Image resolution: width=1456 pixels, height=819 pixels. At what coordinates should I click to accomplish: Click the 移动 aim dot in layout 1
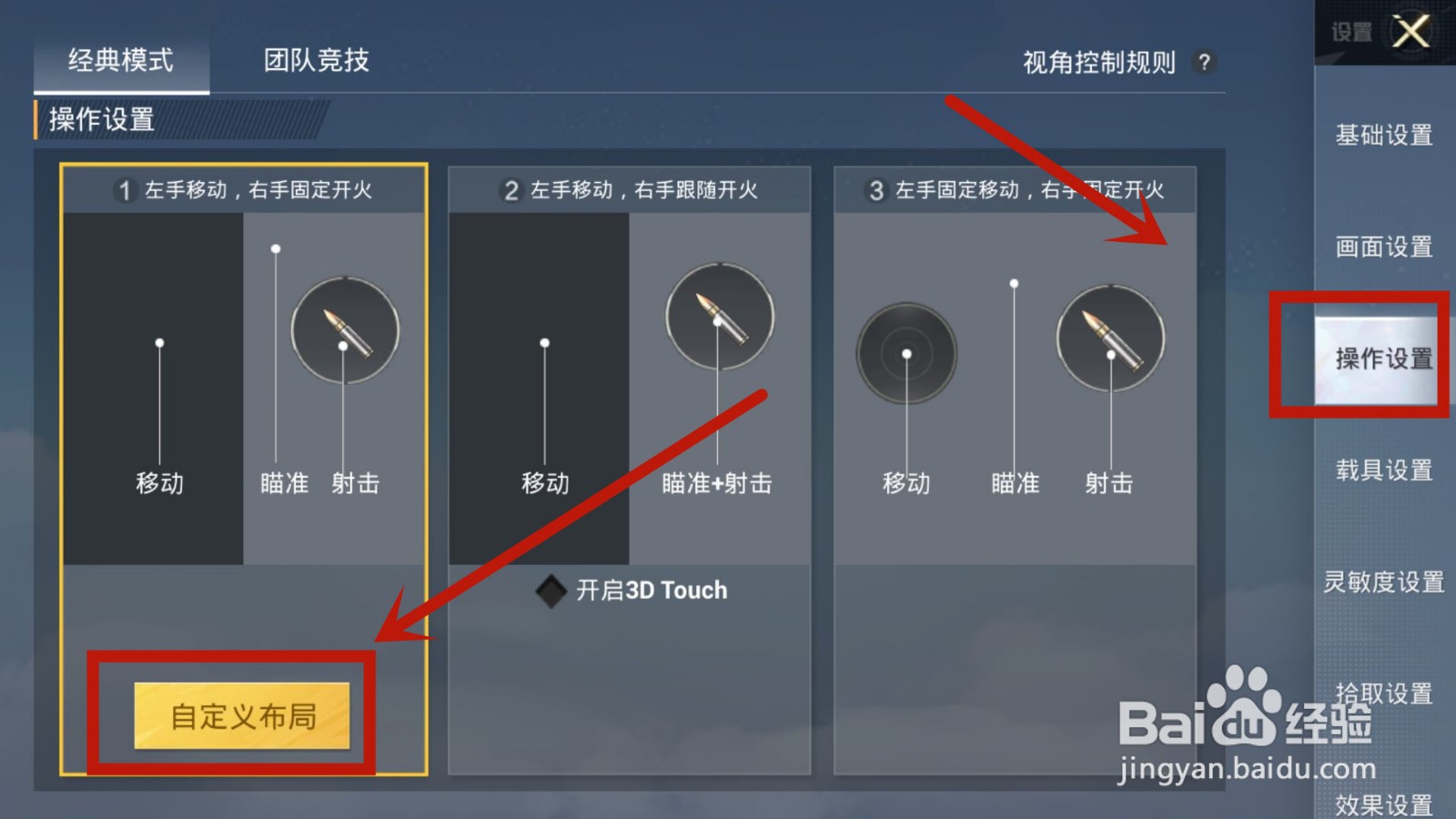[x=161, y=343]
